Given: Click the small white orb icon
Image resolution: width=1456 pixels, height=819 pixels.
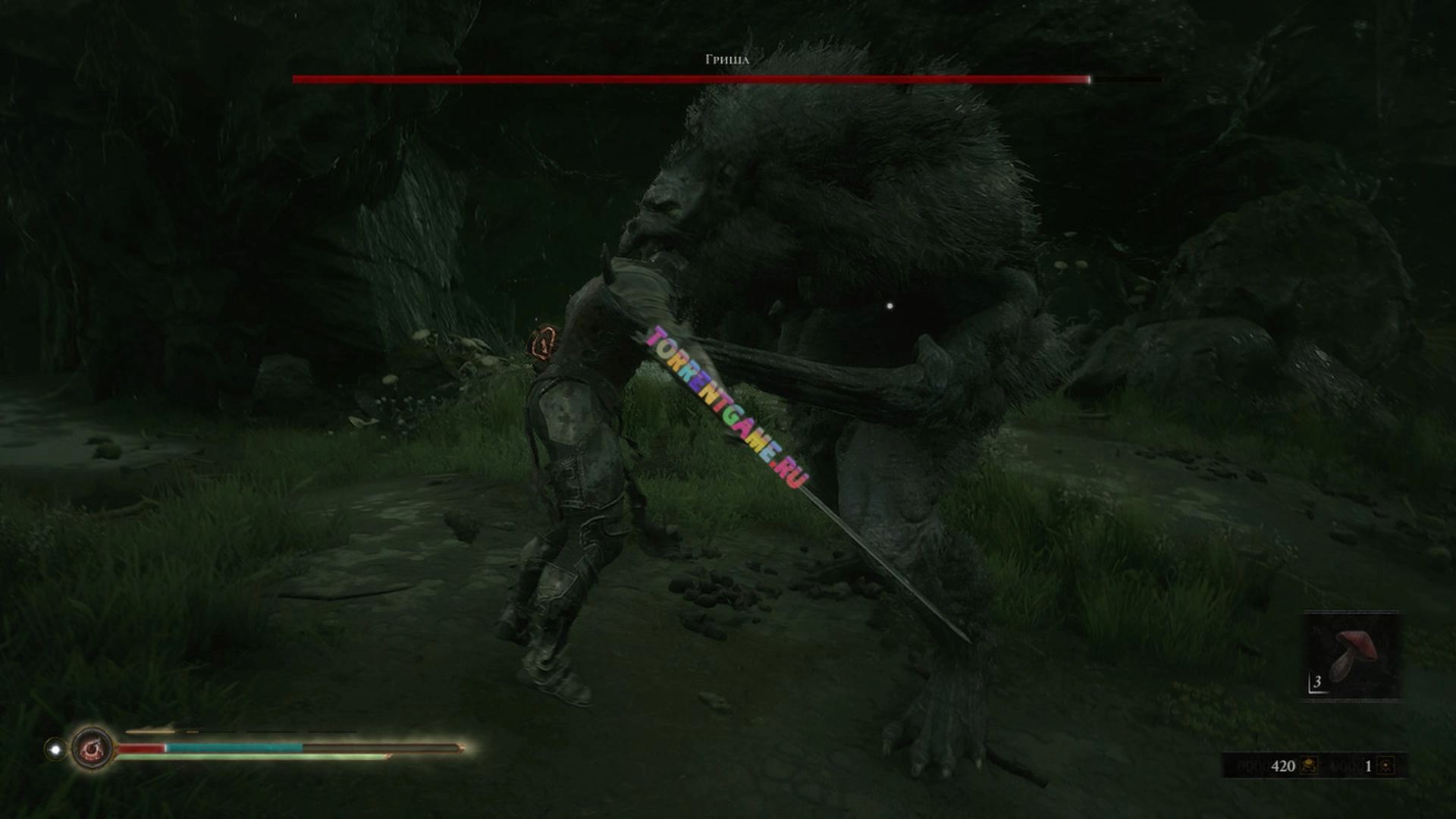Looking at the screenshot, I should click(55, 749).
